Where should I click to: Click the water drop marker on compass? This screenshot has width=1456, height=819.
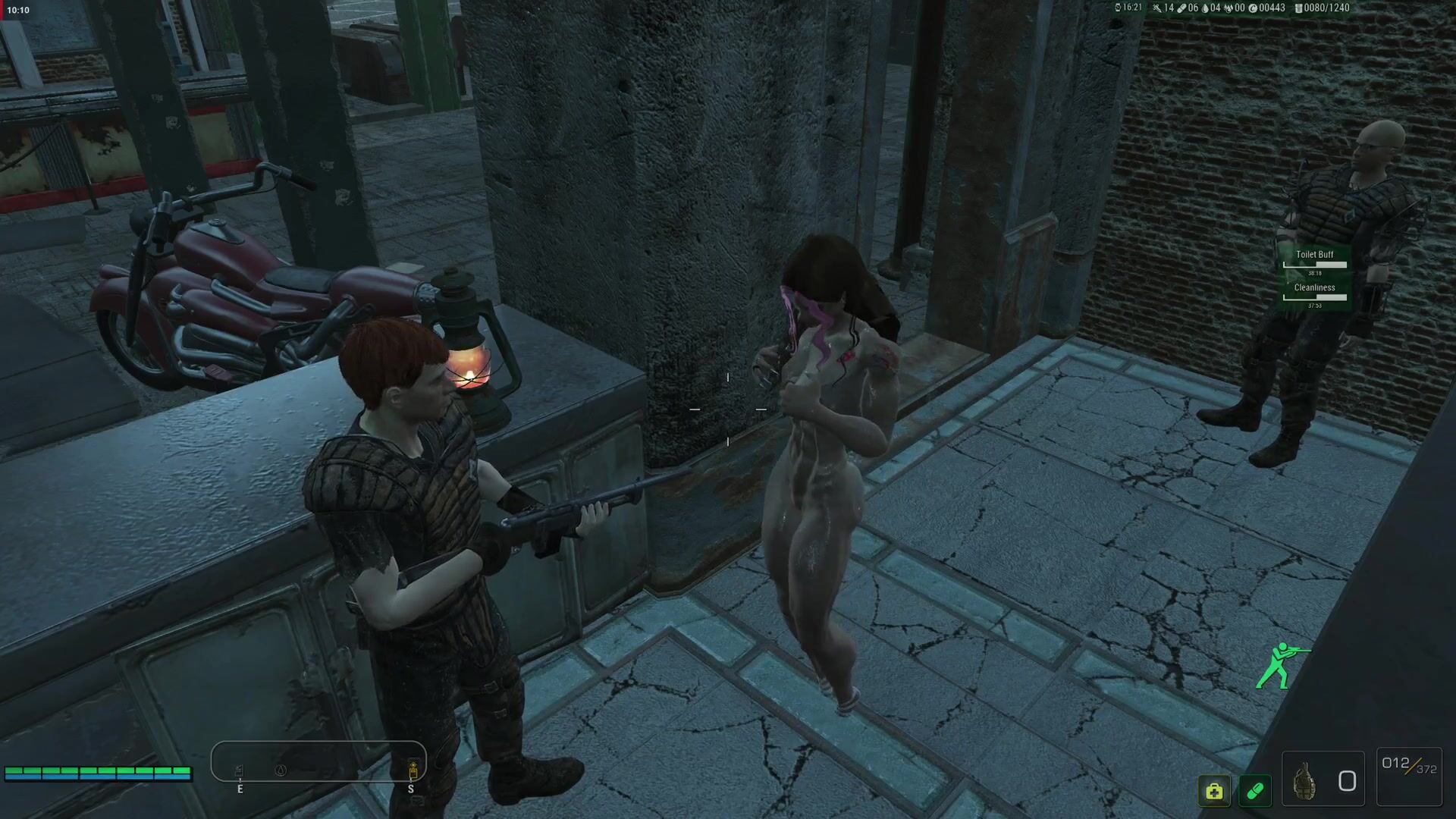[281, 770]
